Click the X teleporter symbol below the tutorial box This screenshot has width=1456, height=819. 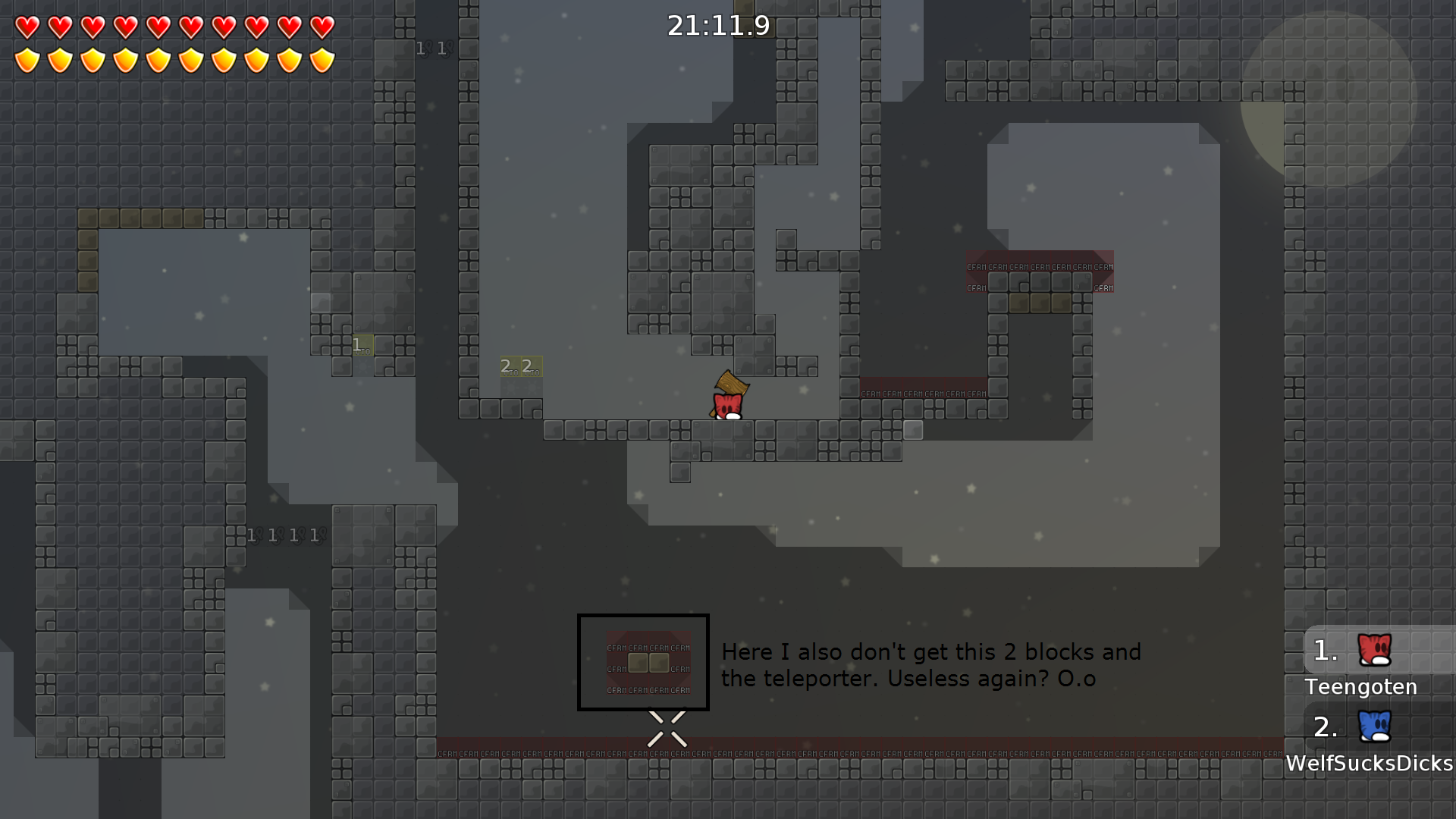click(667, 728)
